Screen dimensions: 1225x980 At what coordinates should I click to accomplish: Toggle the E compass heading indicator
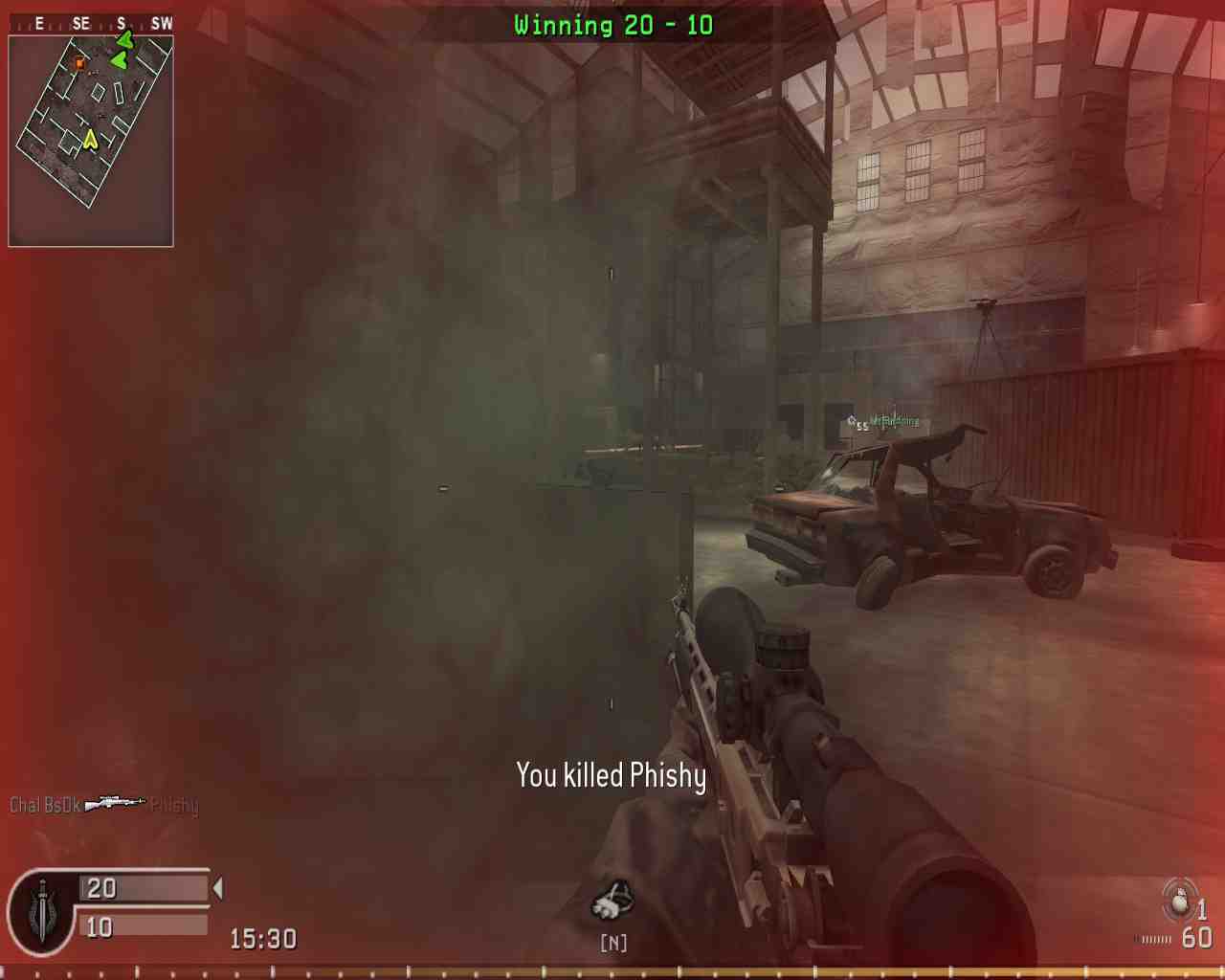pyautogui.click(x=38, y=23)
